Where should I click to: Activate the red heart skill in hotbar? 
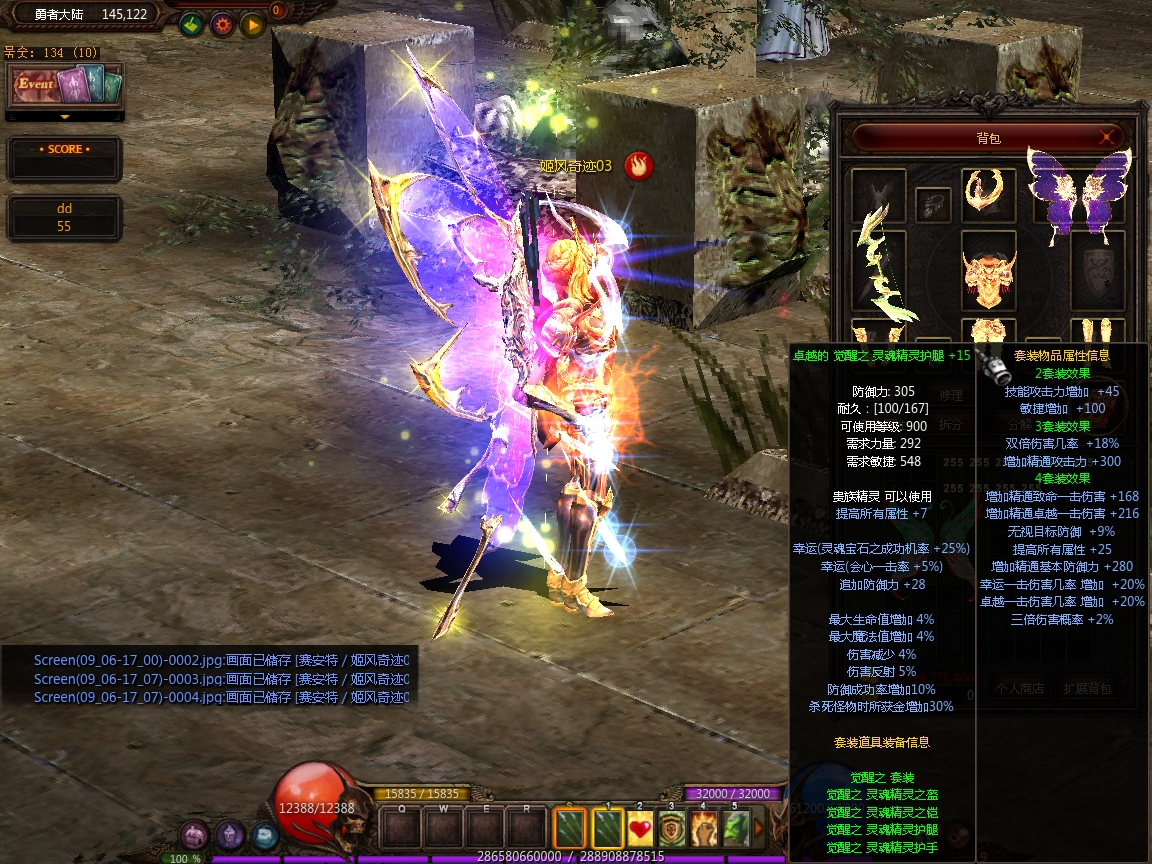coord(641,828)
